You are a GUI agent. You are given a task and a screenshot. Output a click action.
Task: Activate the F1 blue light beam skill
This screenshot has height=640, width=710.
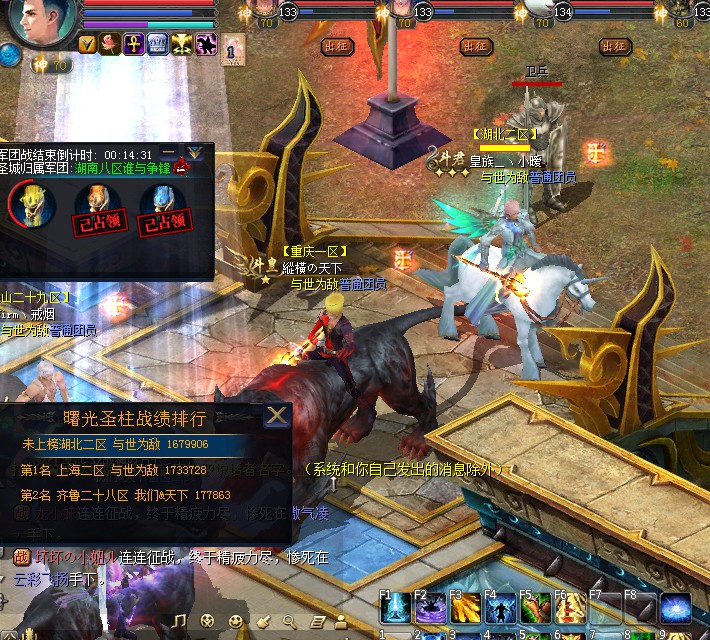point(392,609)
